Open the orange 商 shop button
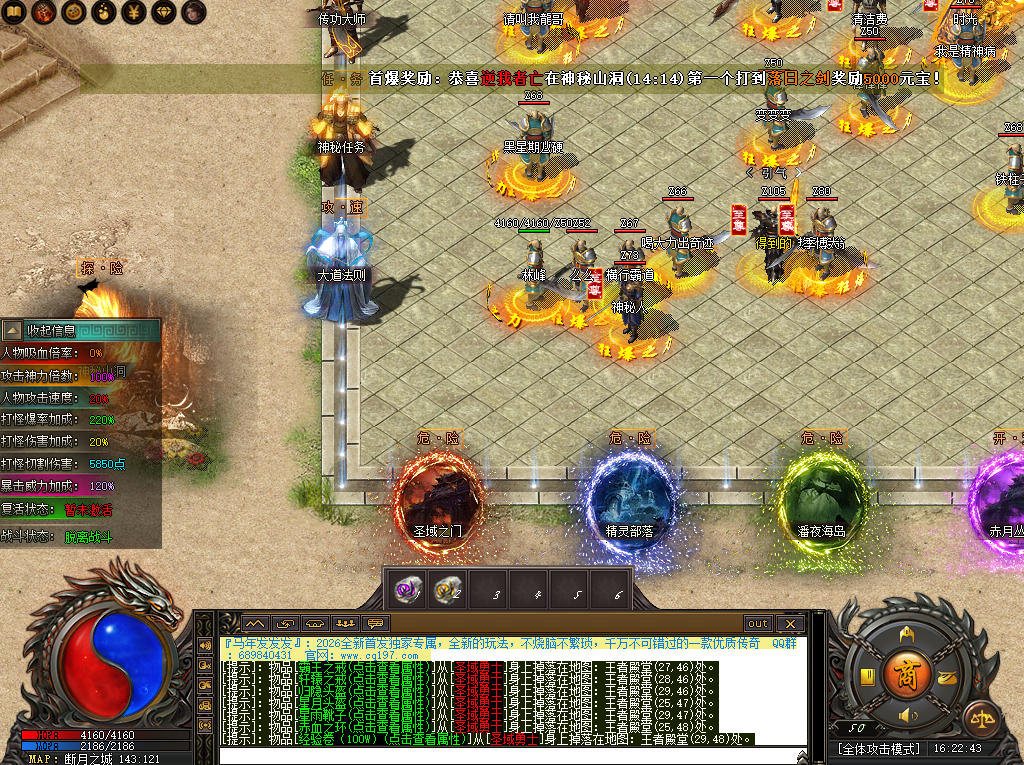This screenshot has height=765, width=1024. click(x=907, y=672)
